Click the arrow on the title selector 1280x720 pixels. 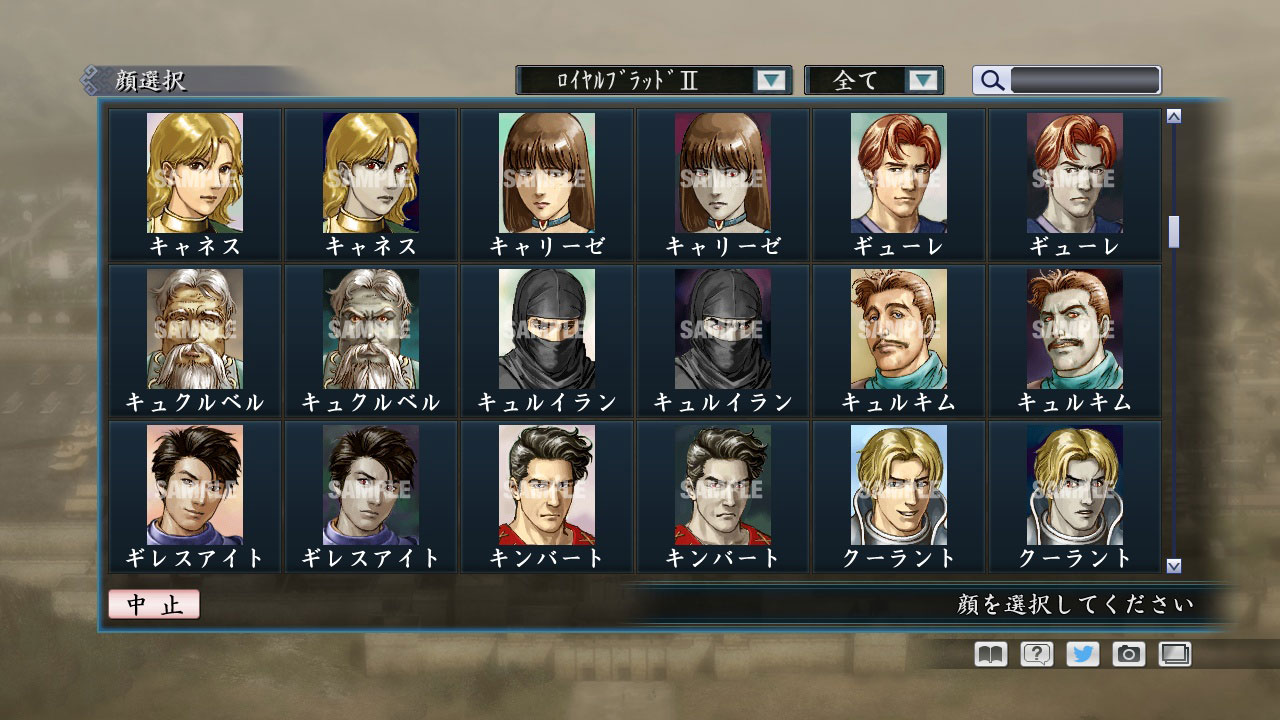pos(770,80)
